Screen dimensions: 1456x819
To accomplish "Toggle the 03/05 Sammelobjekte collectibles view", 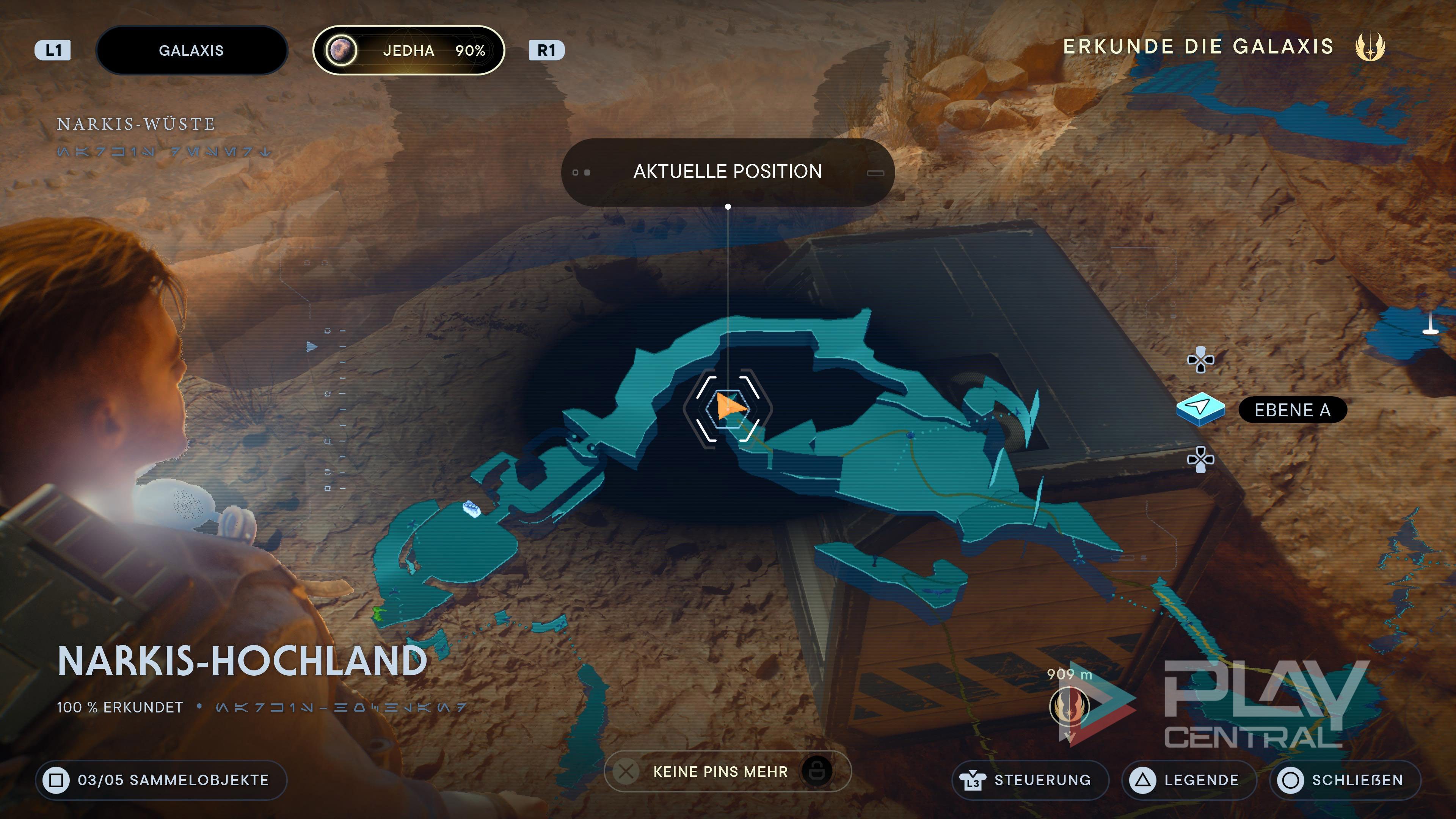I will pyautogui.click(x=161, y=780).
